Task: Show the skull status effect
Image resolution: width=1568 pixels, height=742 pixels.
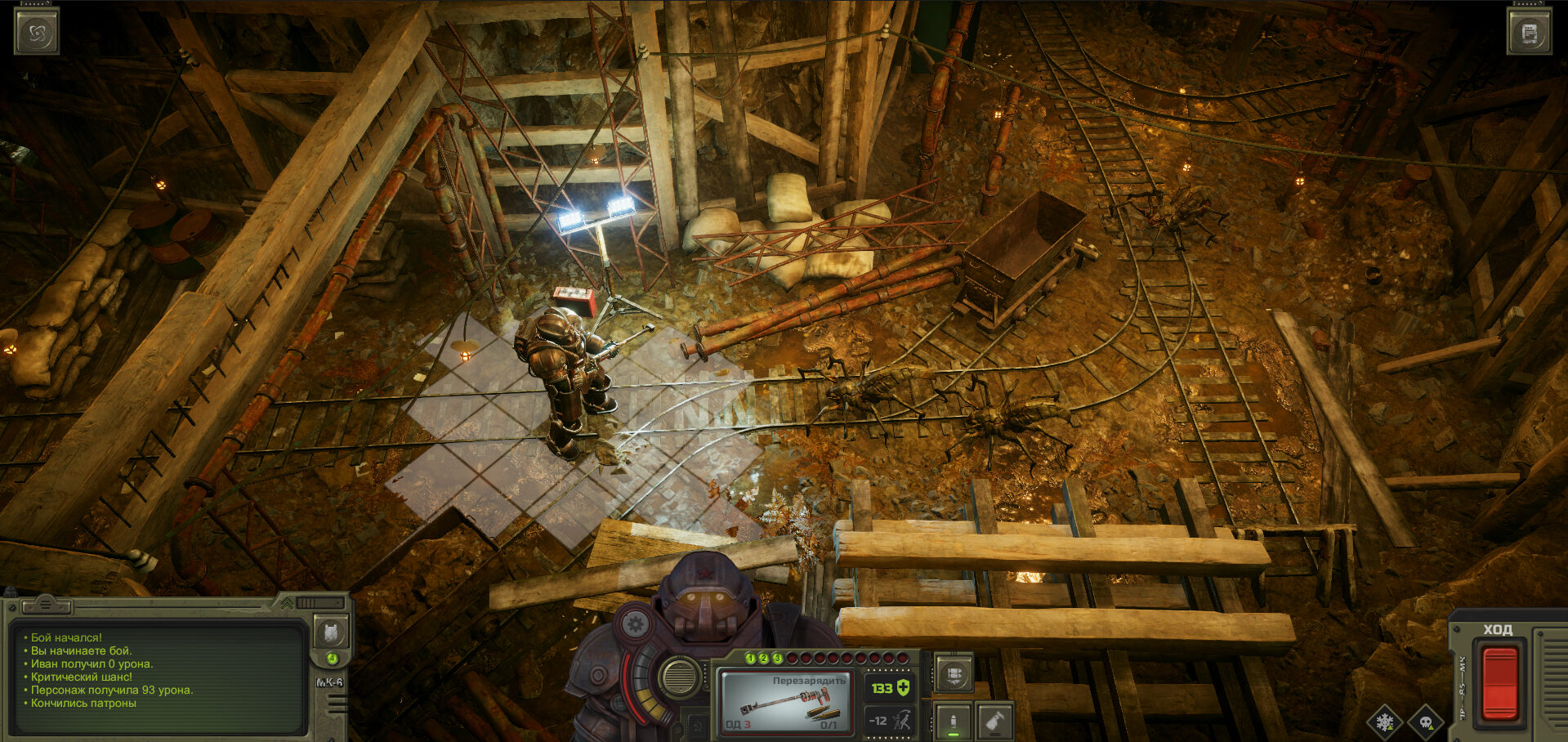Action: coord(1426,722)
